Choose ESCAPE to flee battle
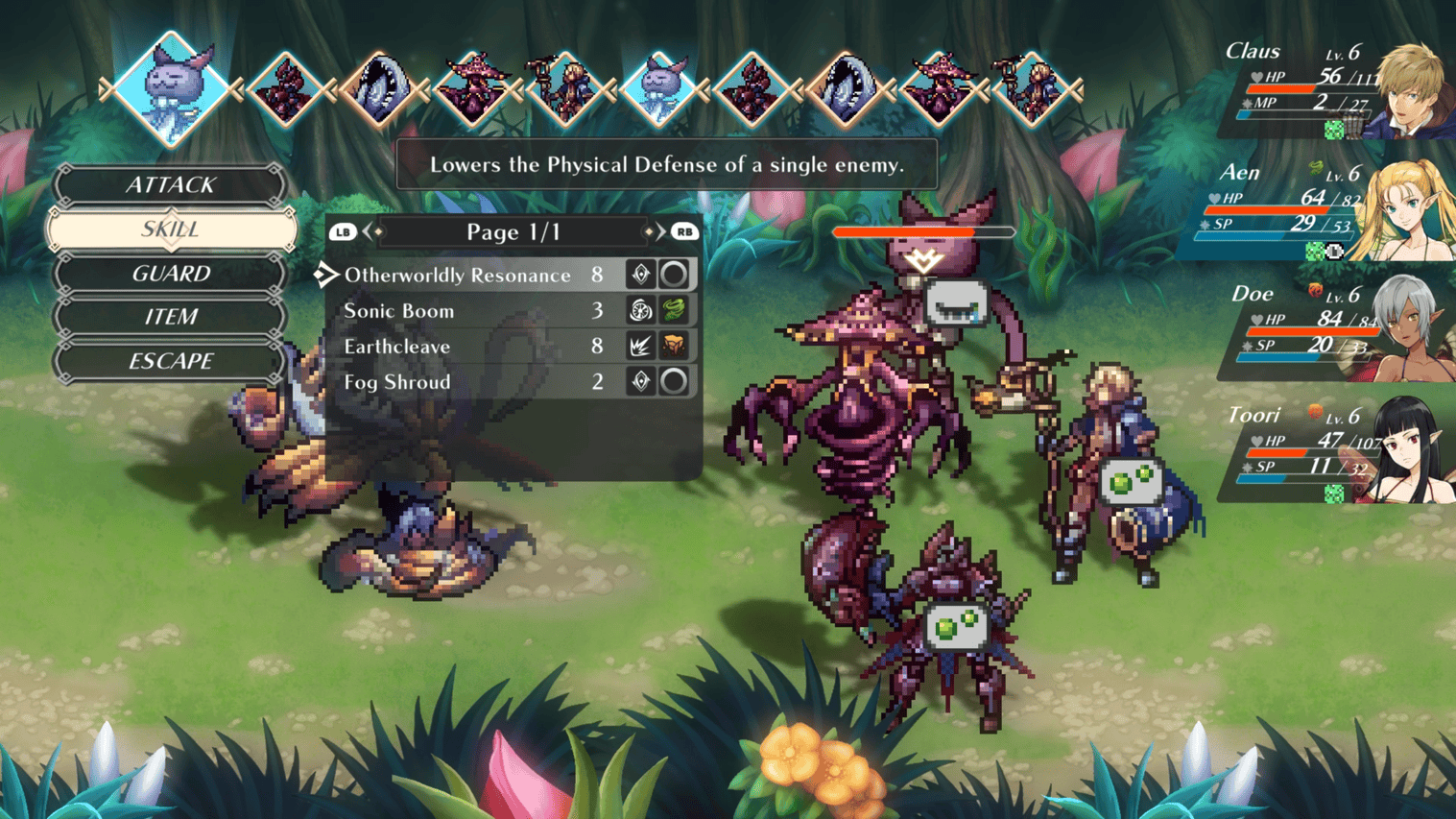The width and height of the screenshot is (1456, 819). click(171, 361)
